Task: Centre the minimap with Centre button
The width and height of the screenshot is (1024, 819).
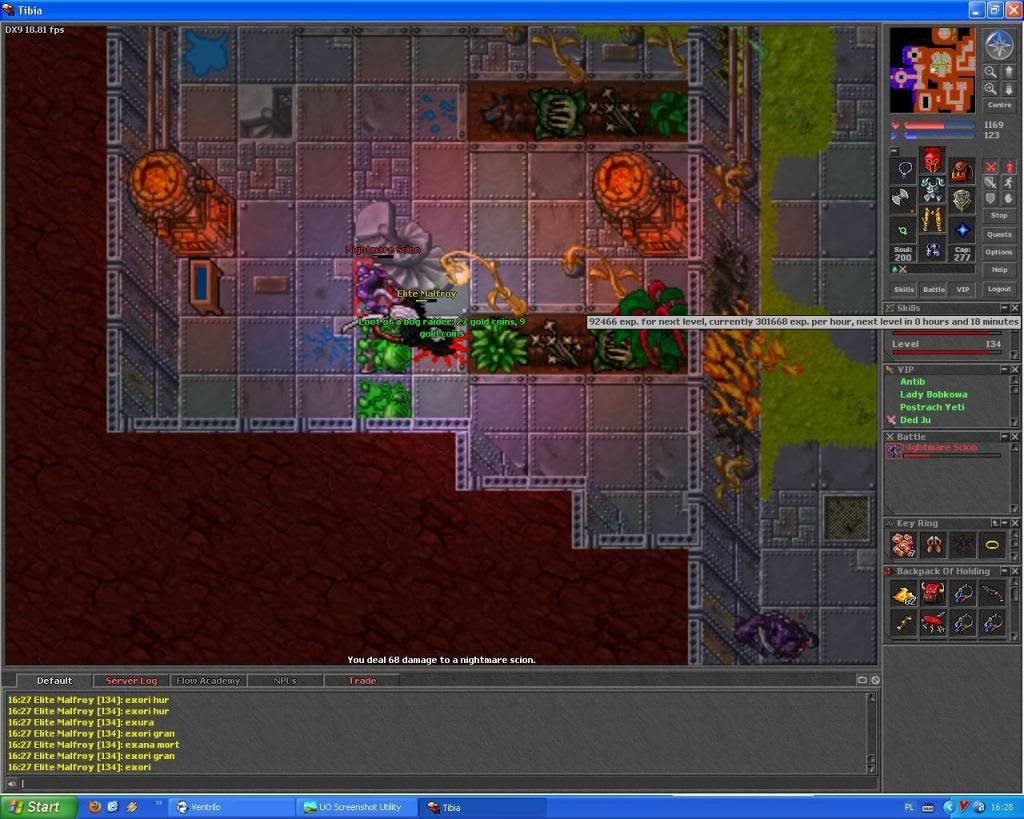Action: (998, 104)
